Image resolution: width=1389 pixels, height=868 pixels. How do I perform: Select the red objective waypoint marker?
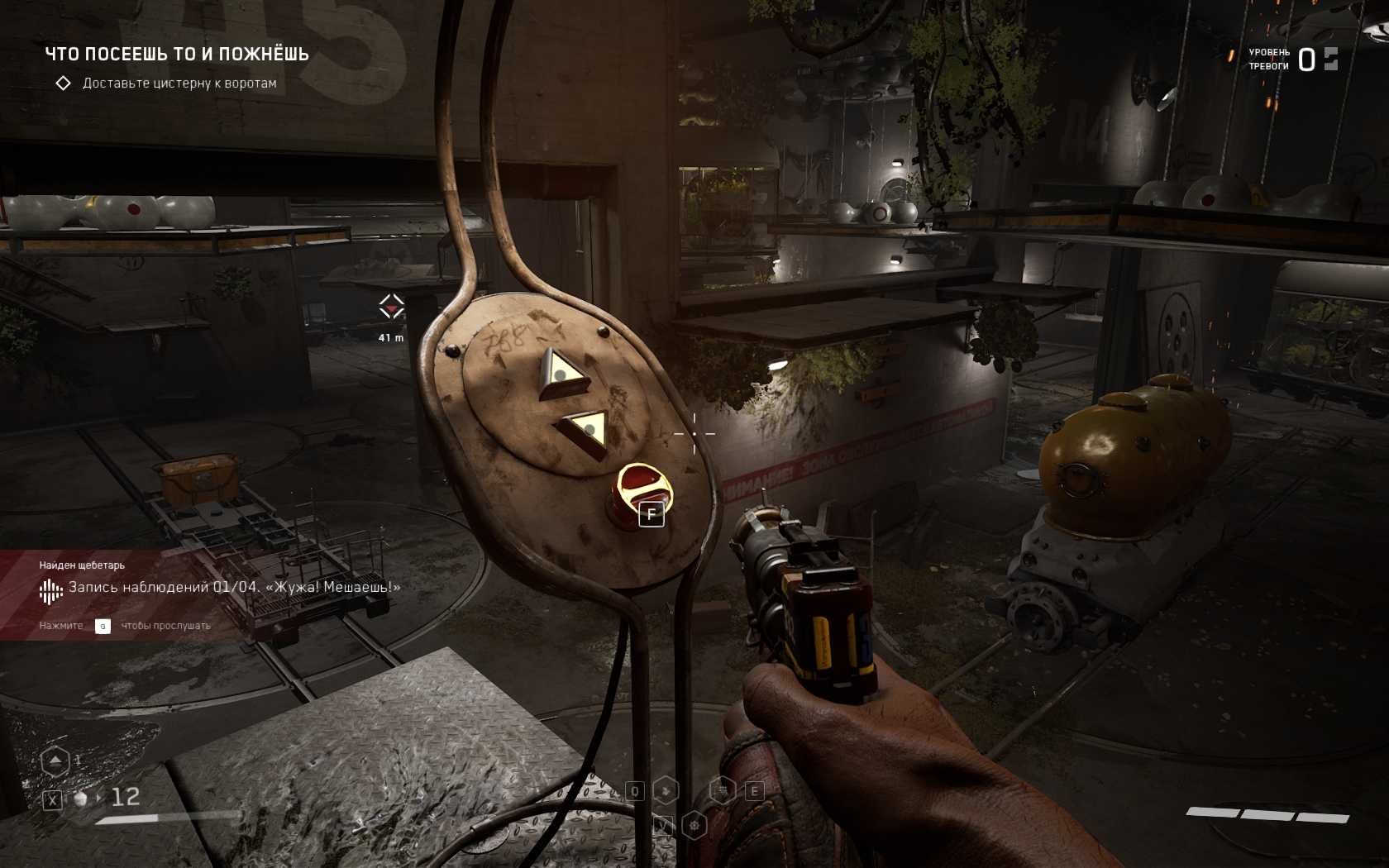tap(391, 308)
